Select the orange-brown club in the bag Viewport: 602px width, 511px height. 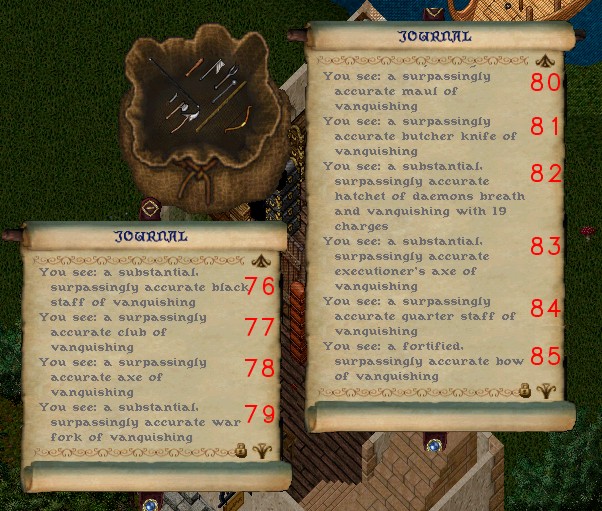point(194,67)
